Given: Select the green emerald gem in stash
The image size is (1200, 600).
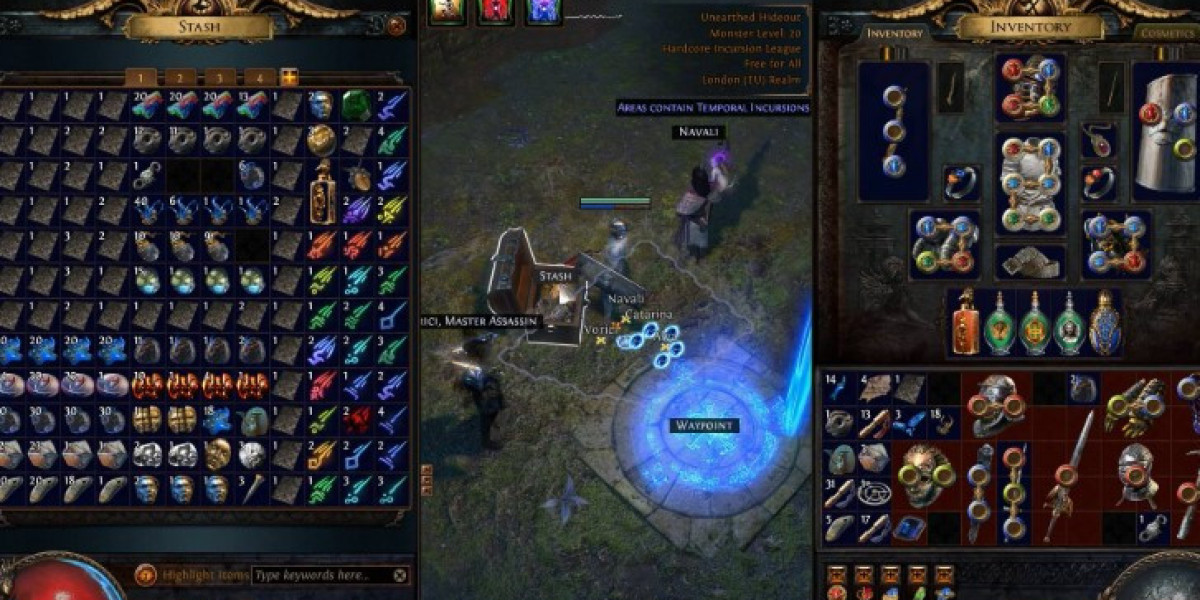Looking at the screenshot, I should pos(357,105).
